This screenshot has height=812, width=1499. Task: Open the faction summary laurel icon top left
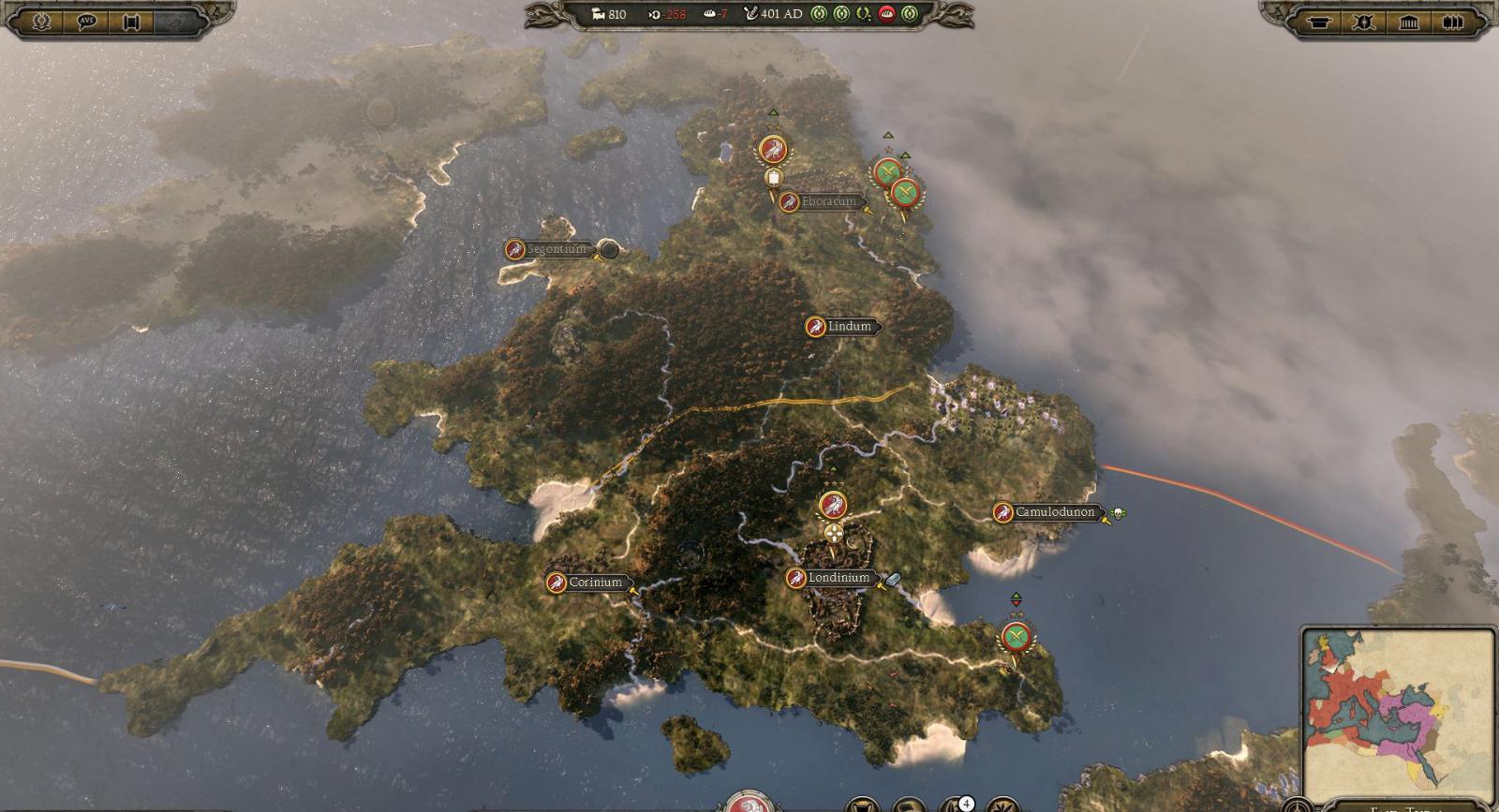(40, 22)
